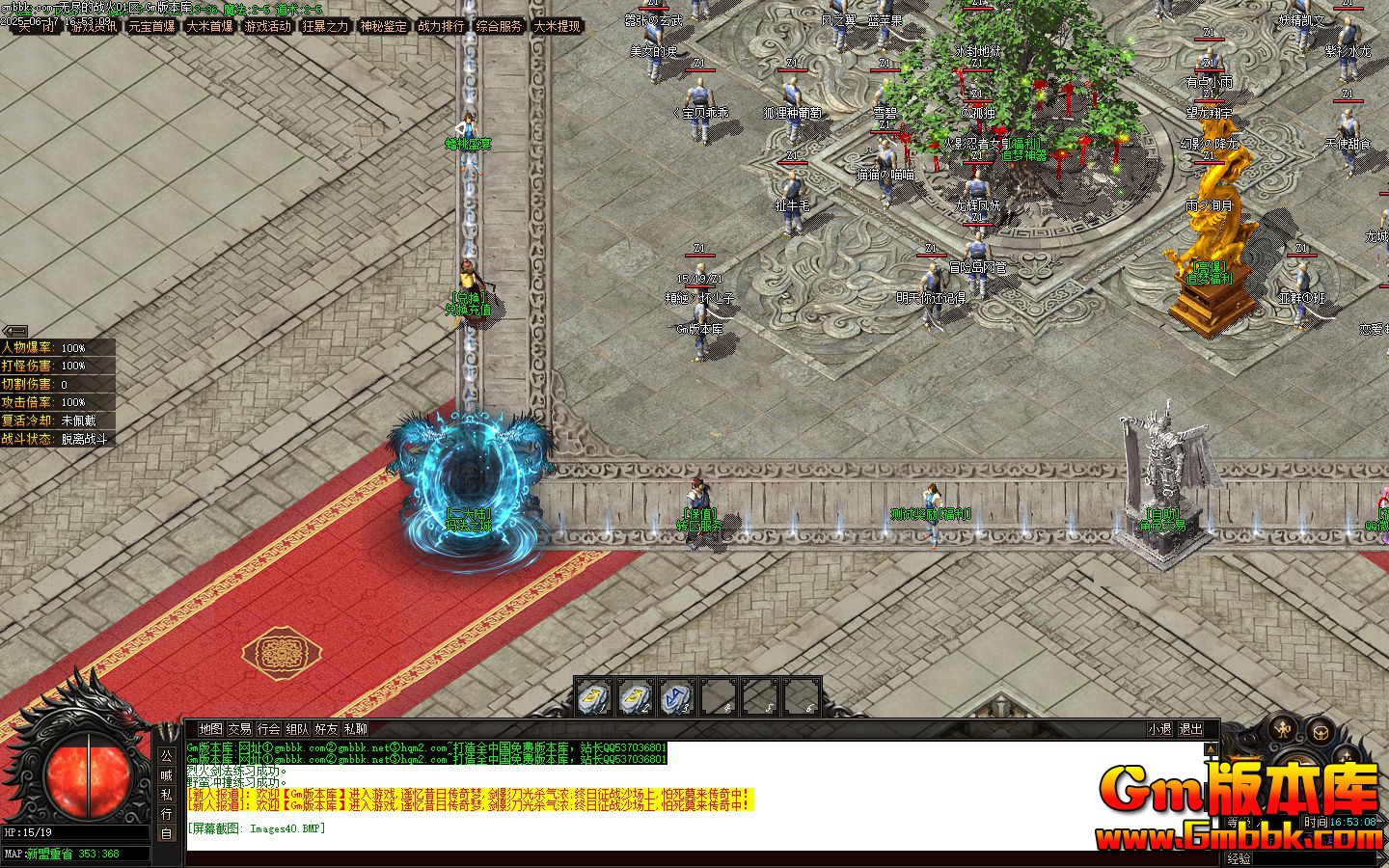Viewport: 1389px width, 868px height.
Task: Click the 退出 exit button
Action: pos(1191,729)
